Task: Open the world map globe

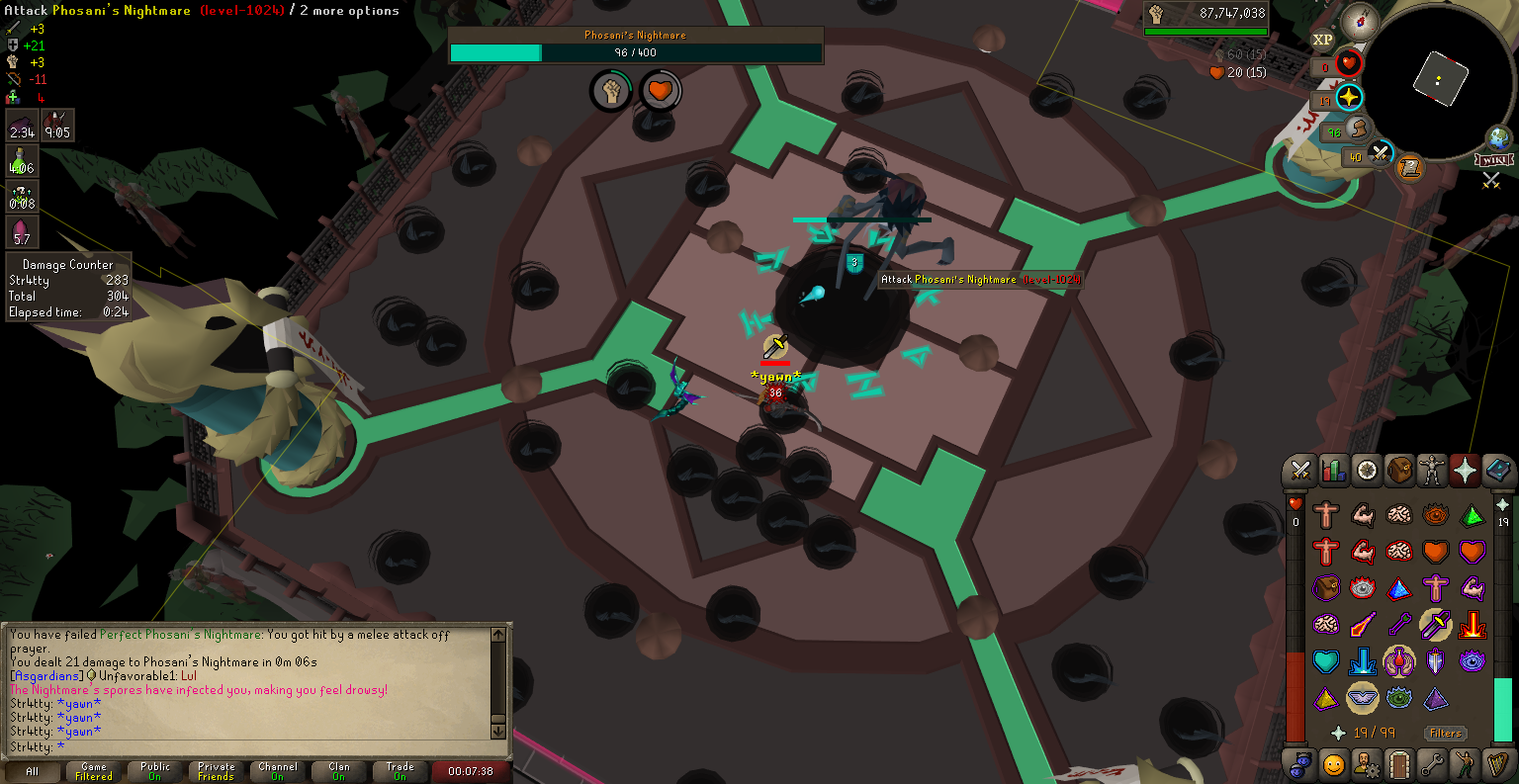Action: pos(1499,137)
